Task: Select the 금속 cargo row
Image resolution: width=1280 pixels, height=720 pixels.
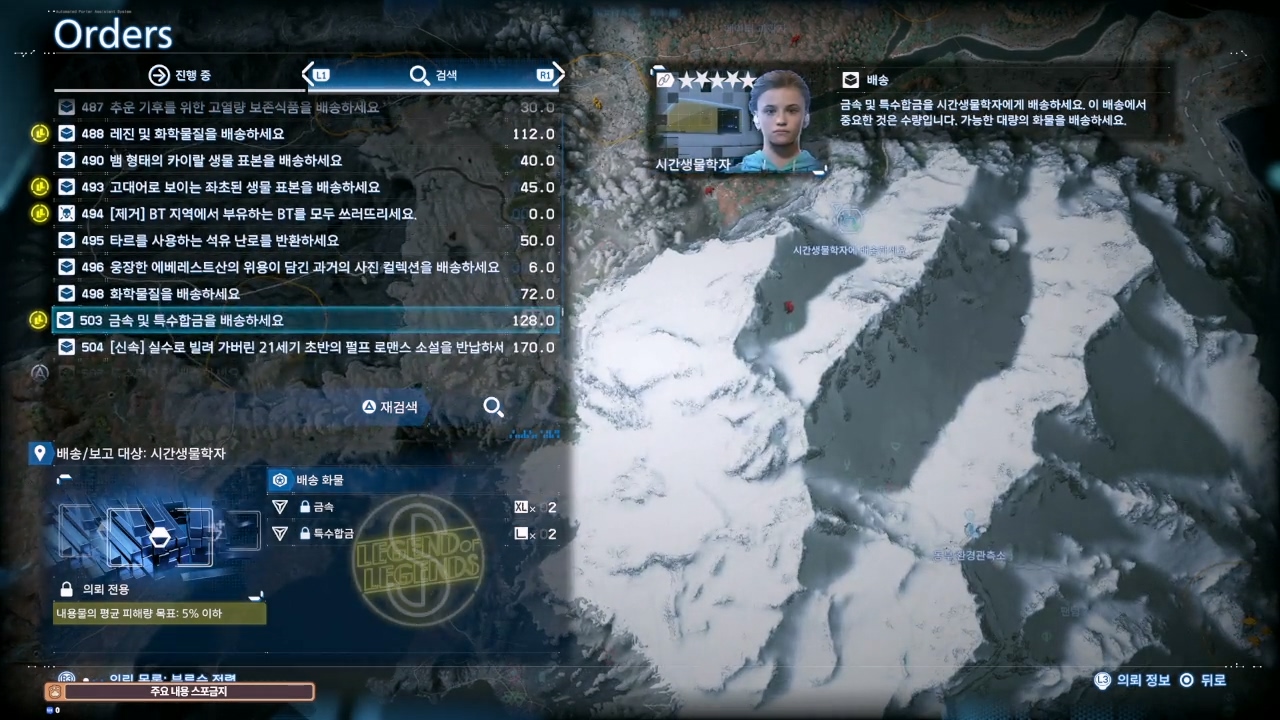Action: tap(414, 507)
